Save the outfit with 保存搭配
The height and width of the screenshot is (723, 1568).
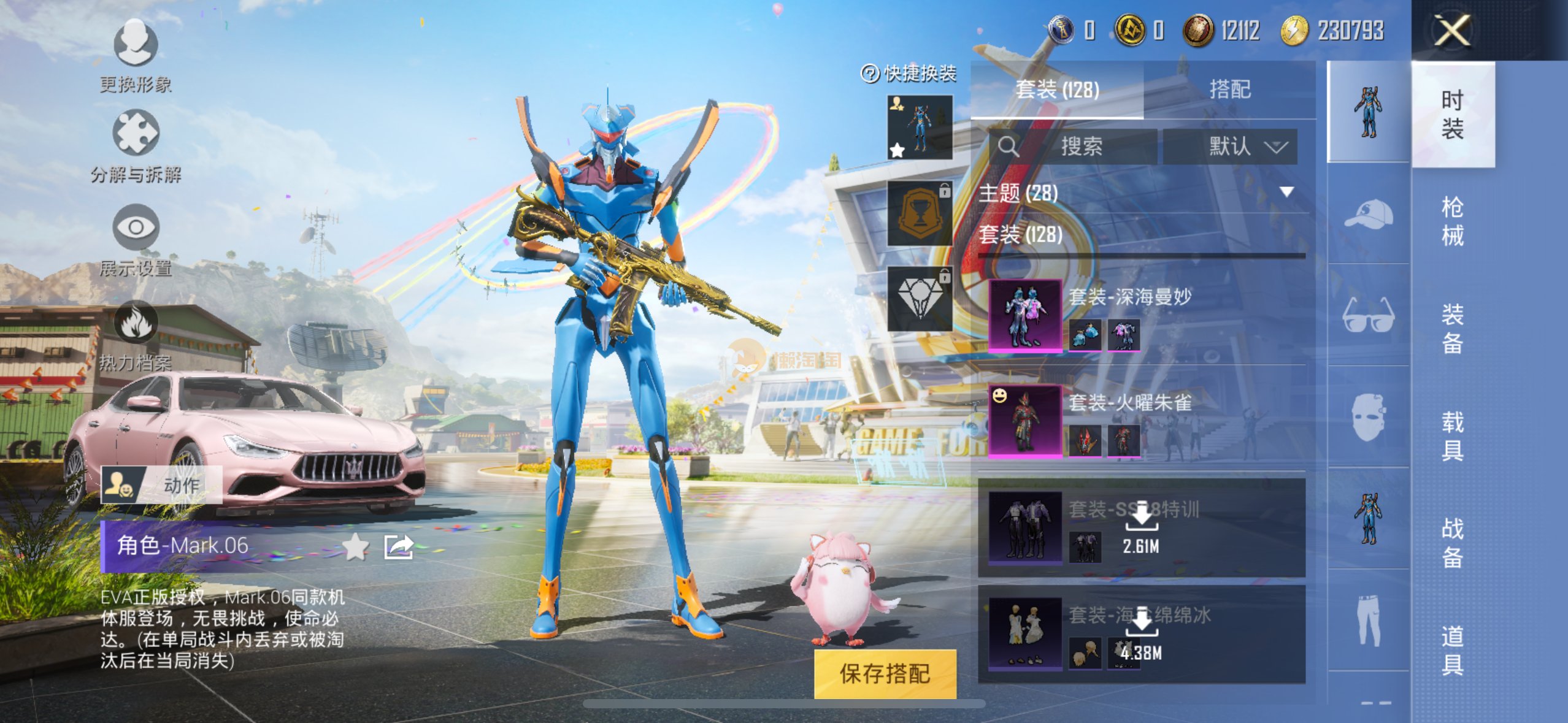[885, 673]
